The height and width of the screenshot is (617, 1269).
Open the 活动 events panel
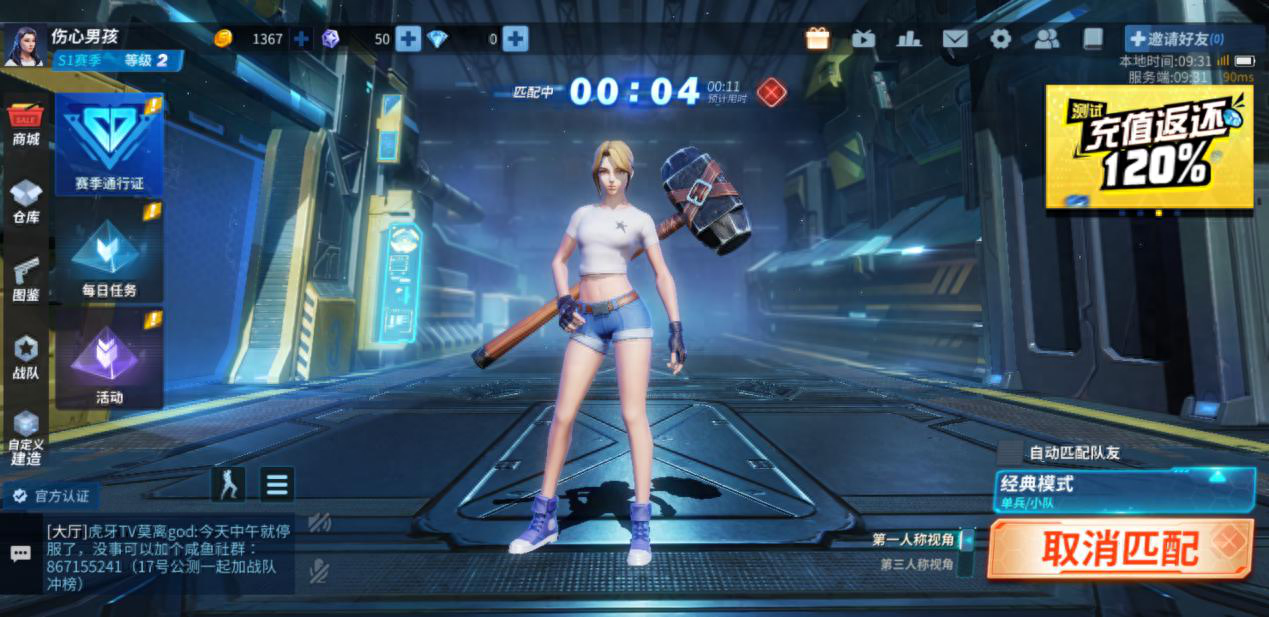click(x=109, y=360)
